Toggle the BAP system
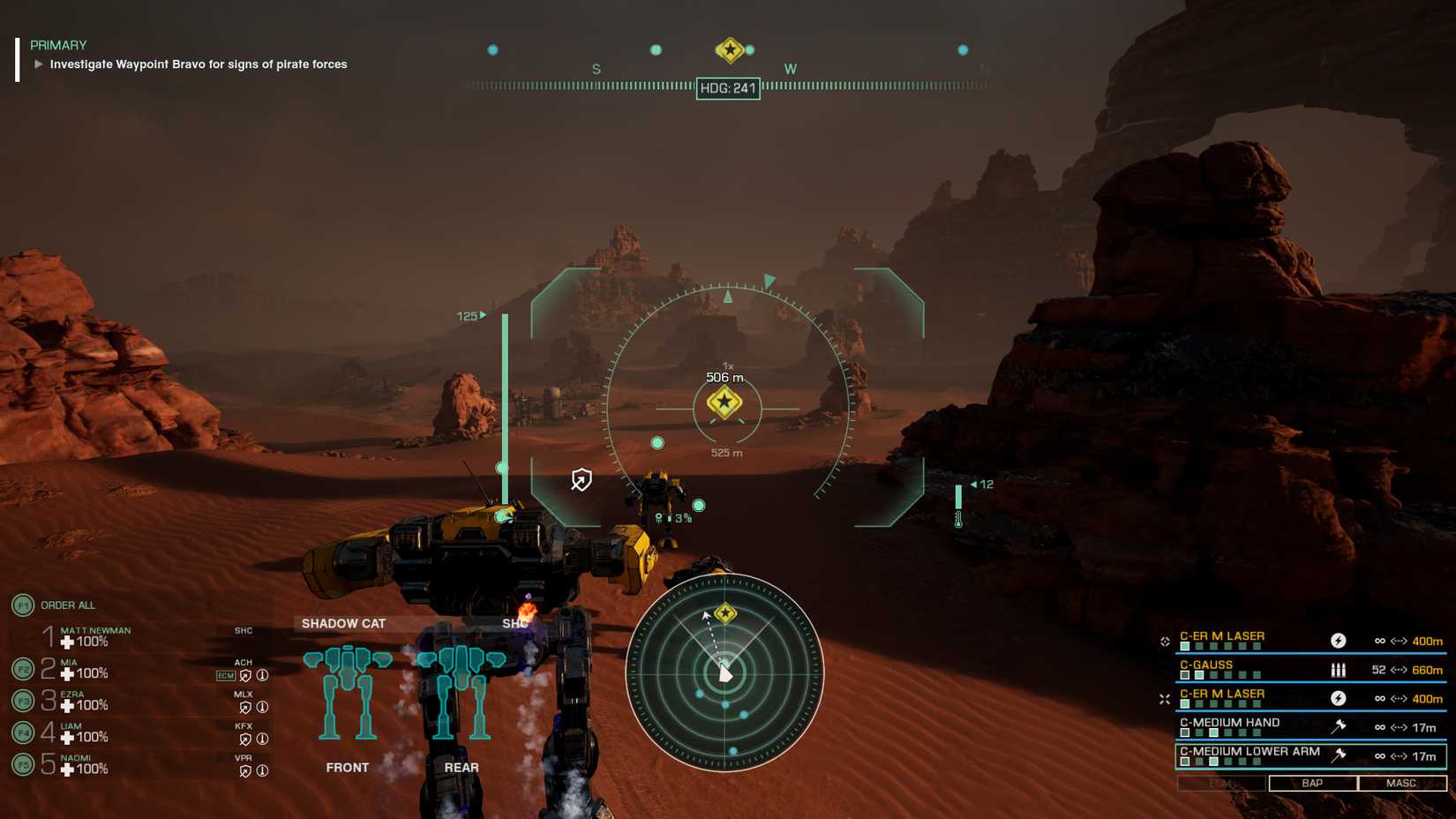Screen dimensions: 1456x819 tap(1311, 783)
